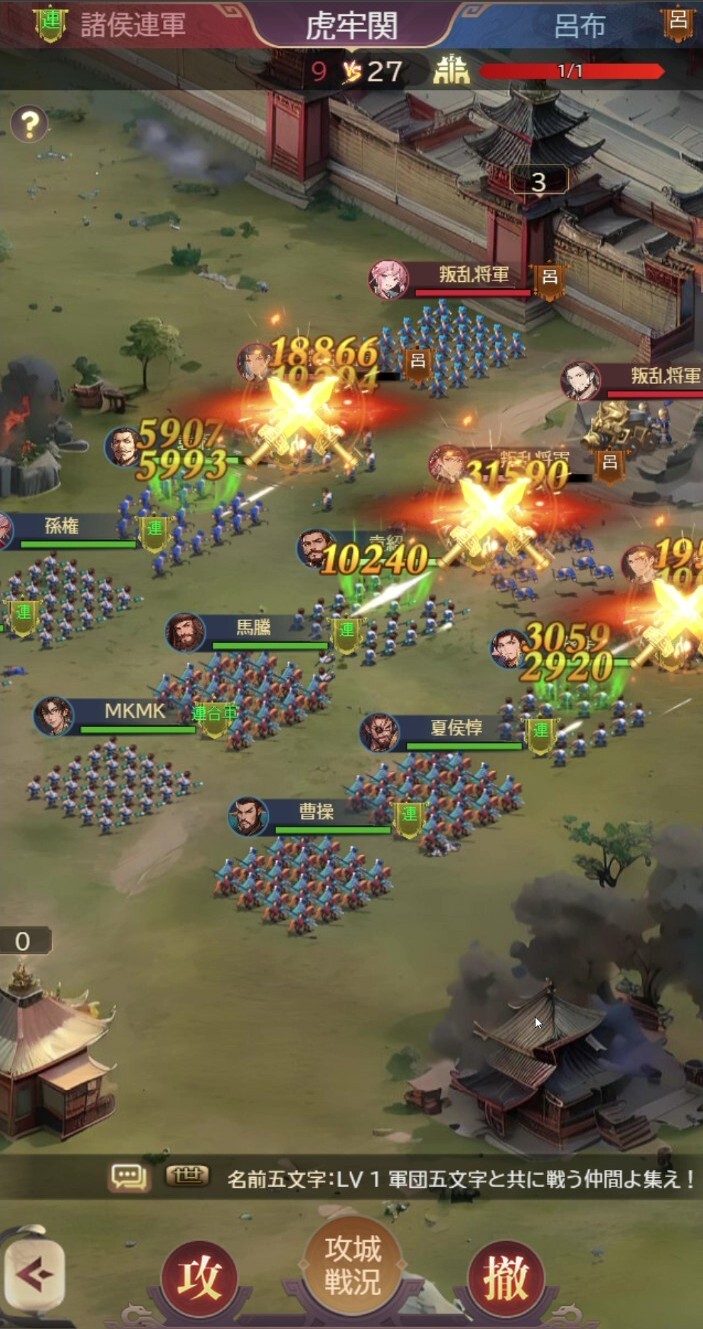The height and width of the screenshot is (1329, 703).
Task: Select 曹操's army nameplate
Action: point(316,813)
